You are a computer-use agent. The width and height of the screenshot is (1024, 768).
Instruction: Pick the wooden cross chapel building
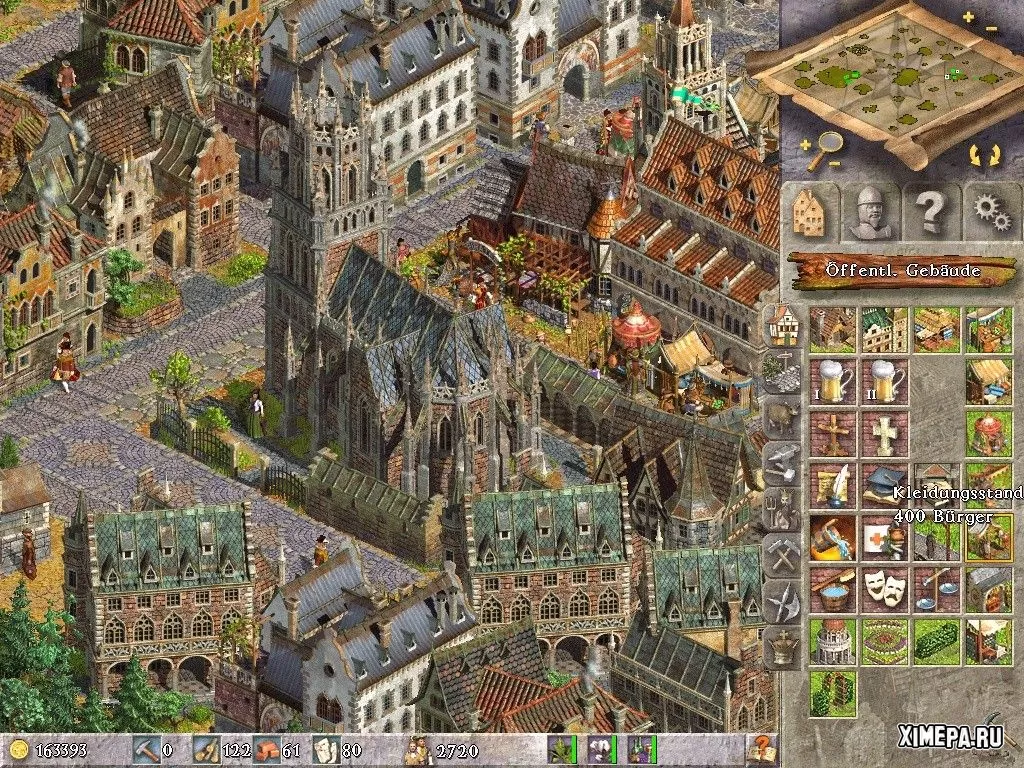(x=832, y=434)
